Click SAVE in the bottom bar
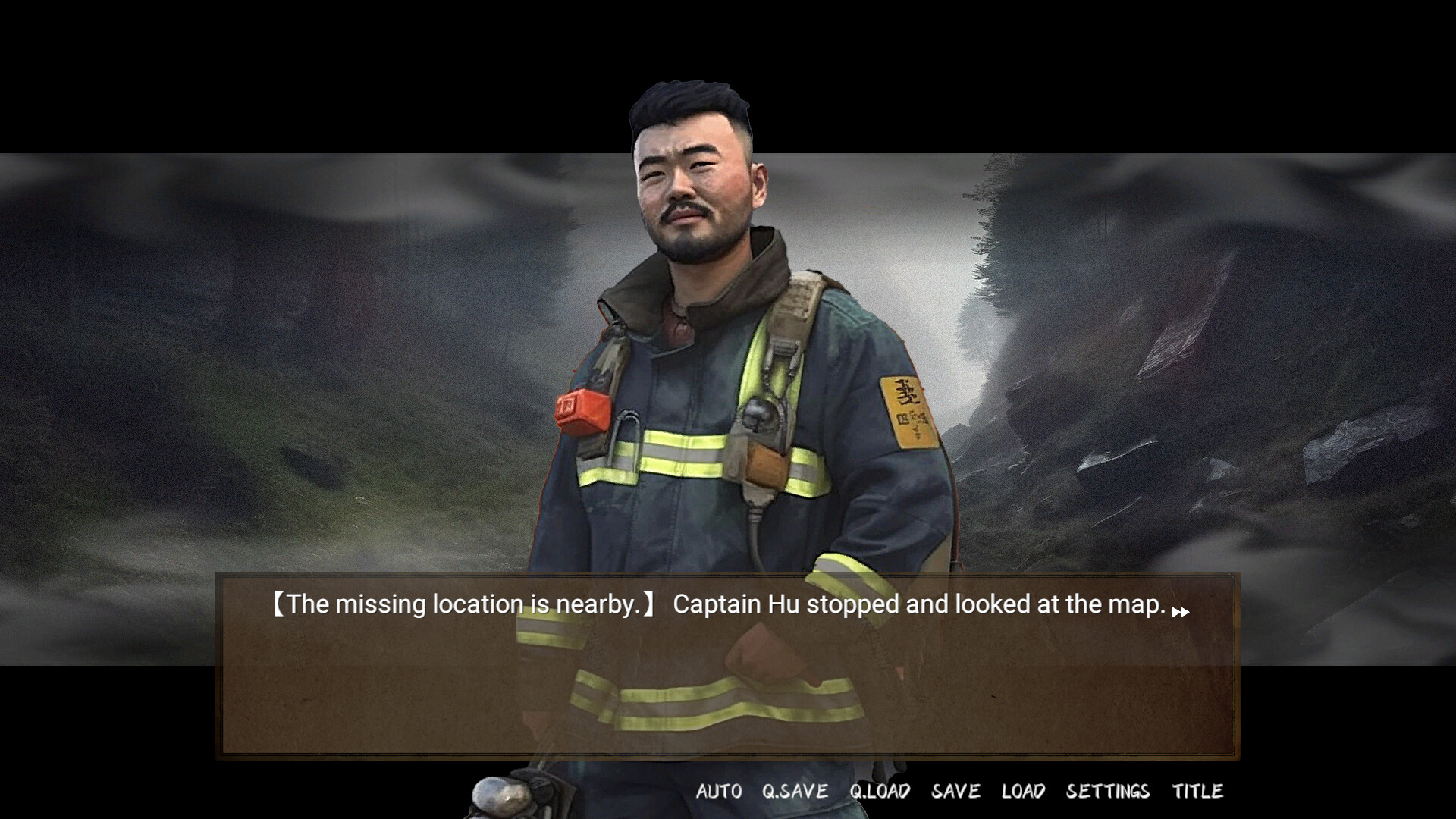The height and width of the screenshot is (819, 1456). coord(955,791)
